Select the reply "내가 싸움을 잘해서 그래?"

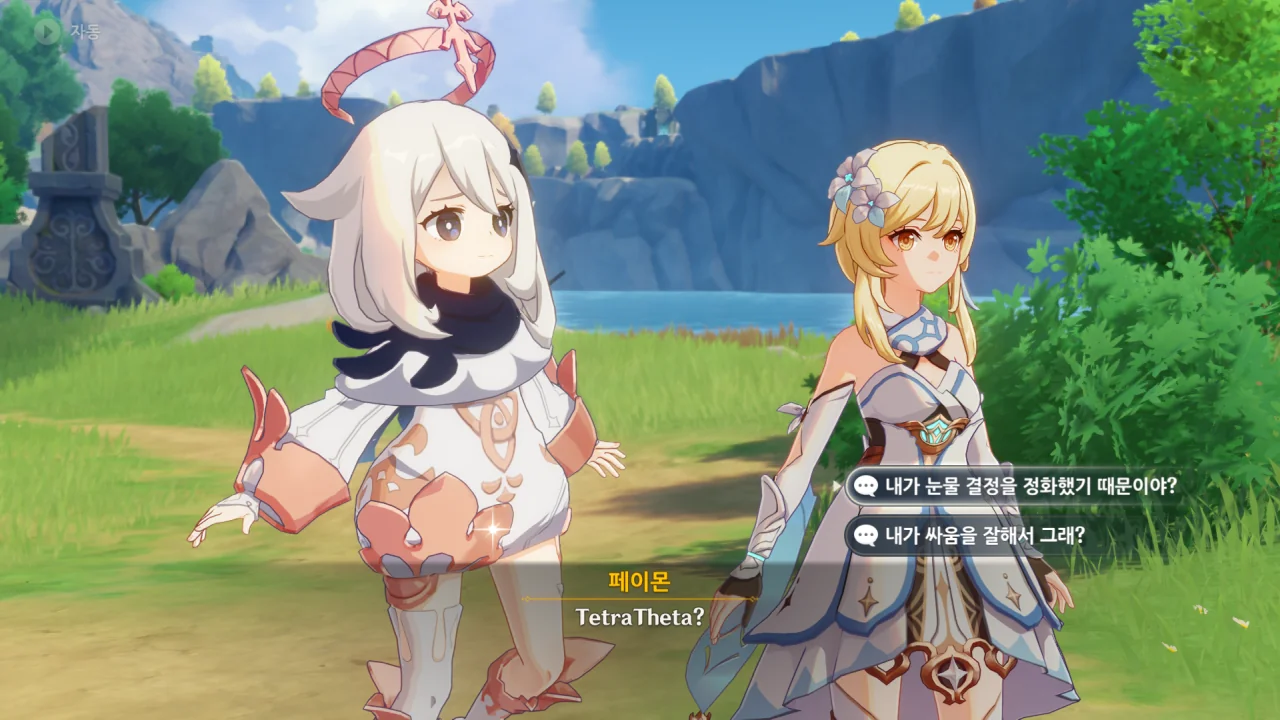[985, 535]
